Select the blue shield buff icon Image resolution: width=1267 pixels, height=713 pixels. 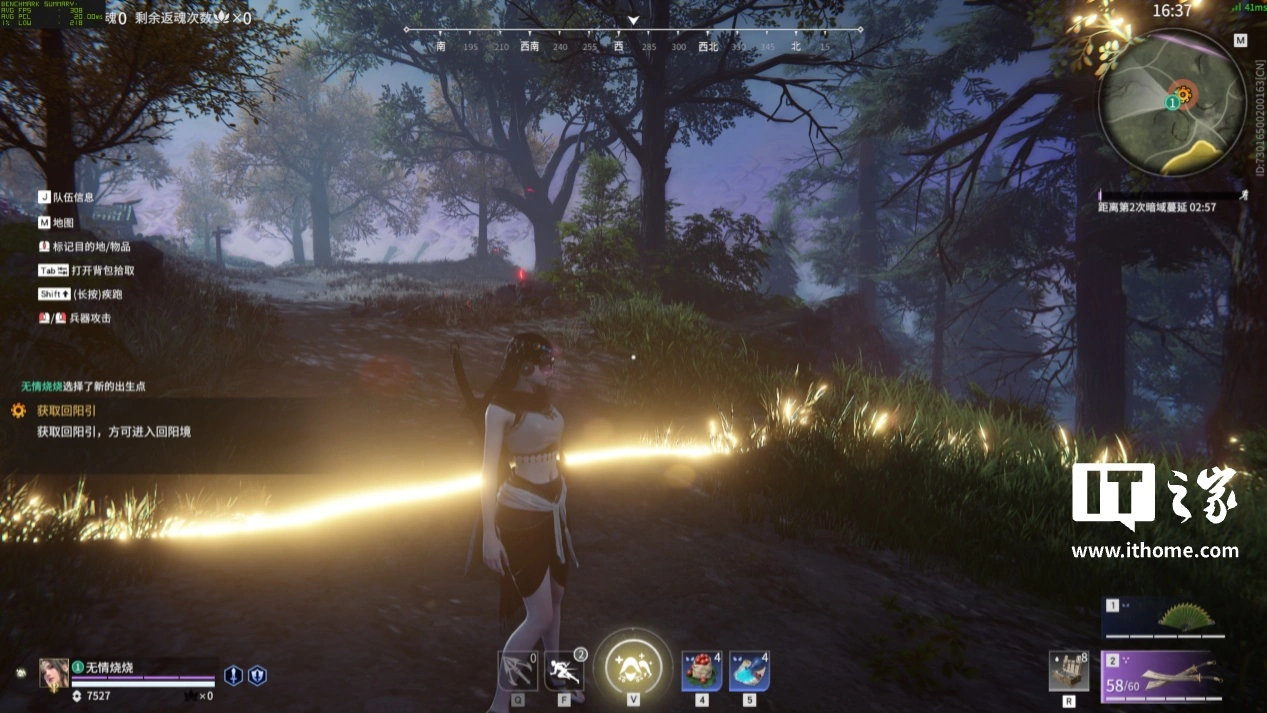(x=257, y=676)
